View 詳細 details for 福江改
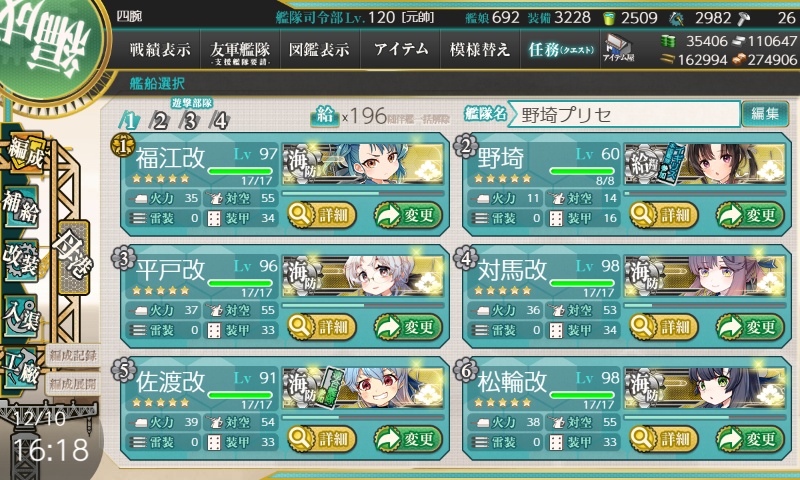The image size is (800, 480). 323,214
